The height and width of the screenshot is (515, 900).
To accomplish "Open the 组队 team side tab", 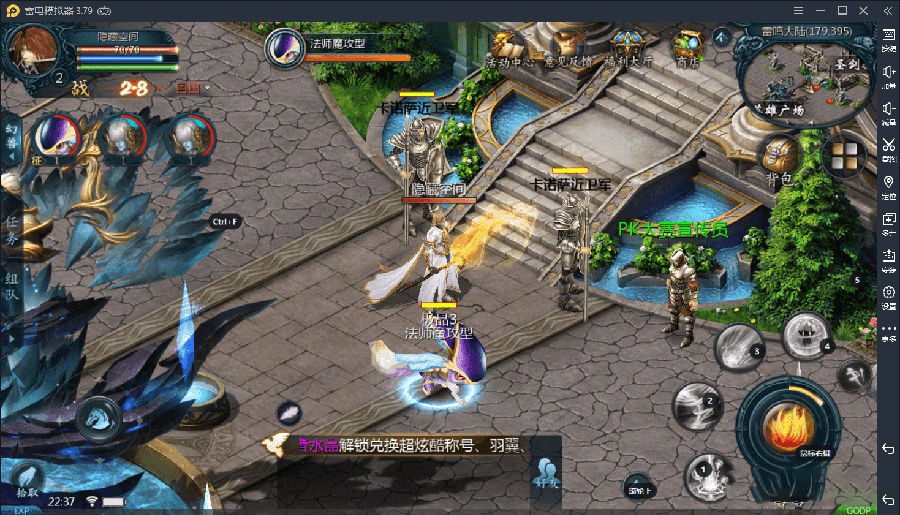I will point(12,286).
